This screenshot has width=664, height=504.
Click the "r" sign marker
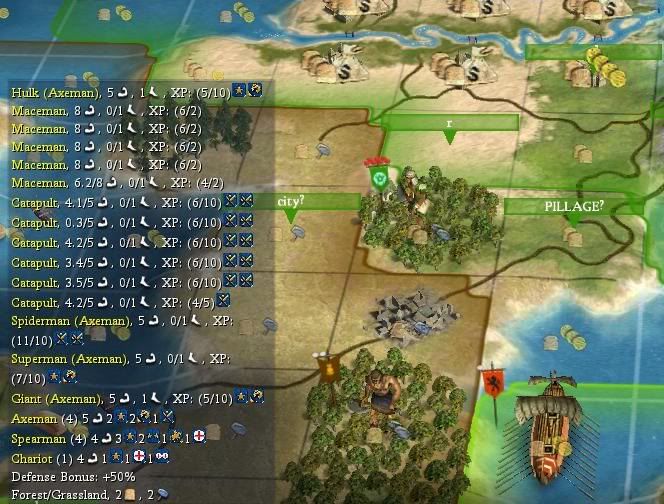point(450,122)
